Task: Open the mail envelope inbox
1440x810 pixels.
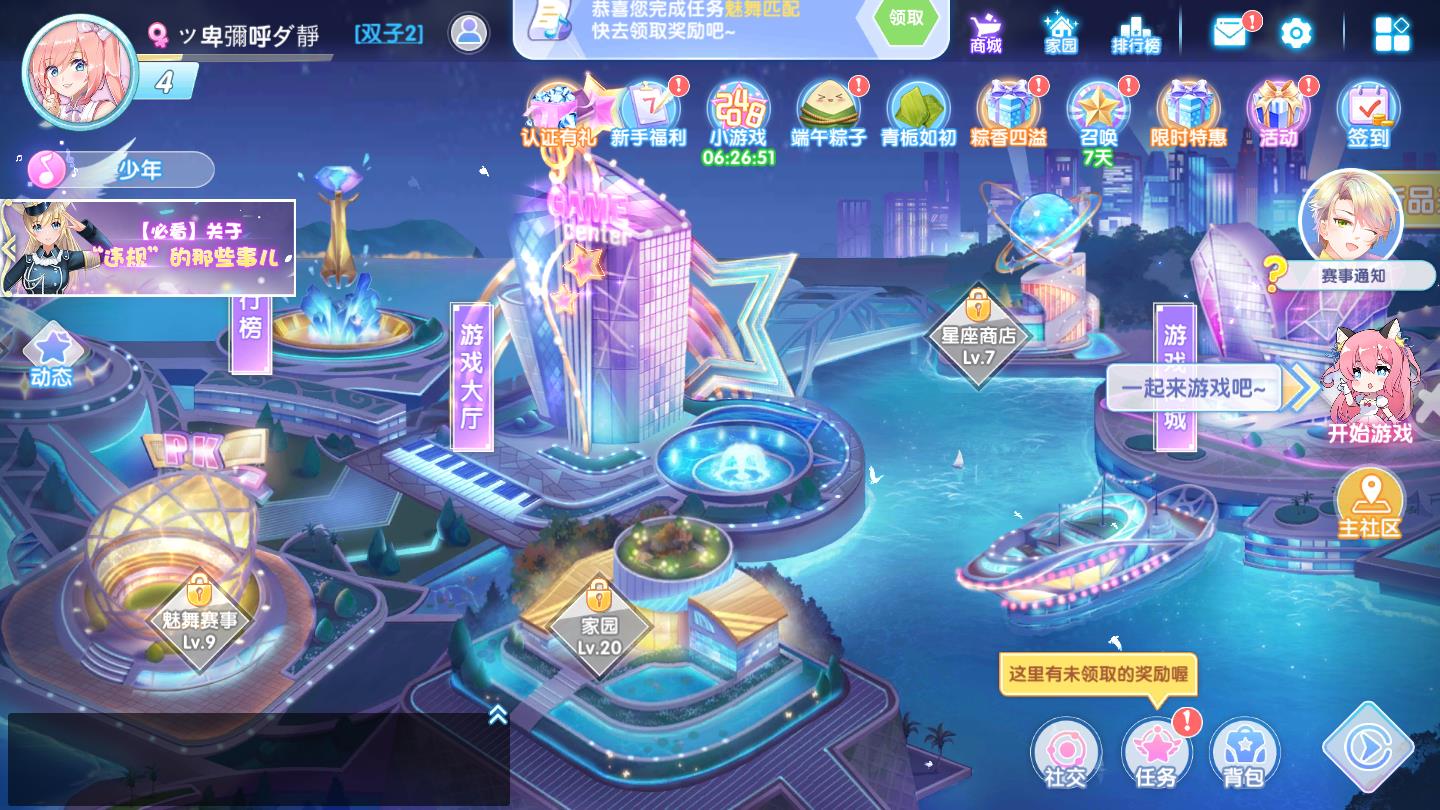Action: tap(1230, 32)
